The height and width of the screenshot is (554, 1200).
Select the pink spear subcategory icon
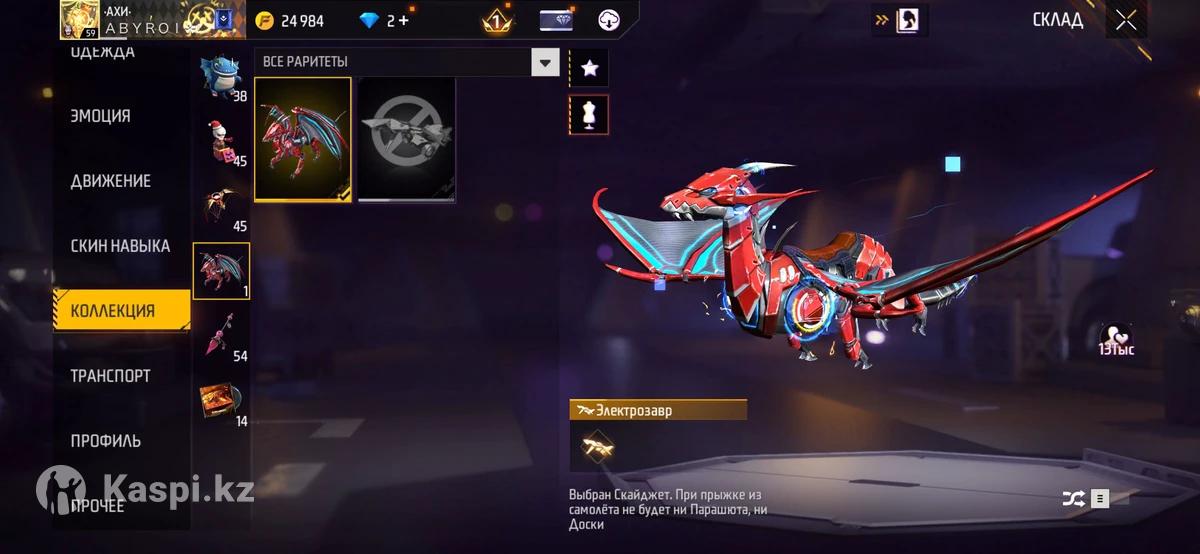(x=221, y=334)
